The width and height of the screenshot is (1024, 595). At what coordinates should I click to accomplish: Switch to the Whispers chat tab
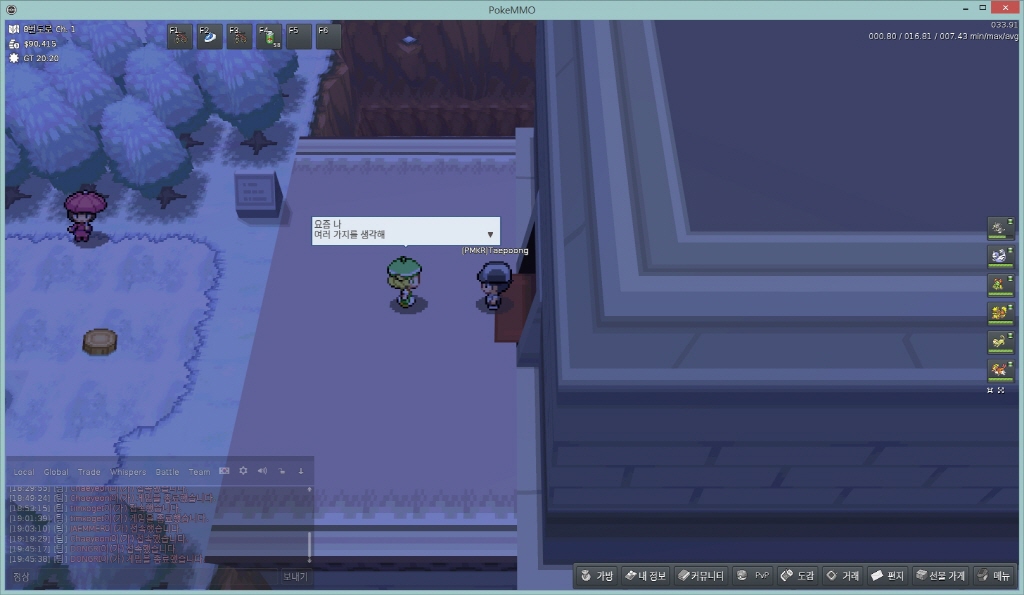click(x=127, y=472)
